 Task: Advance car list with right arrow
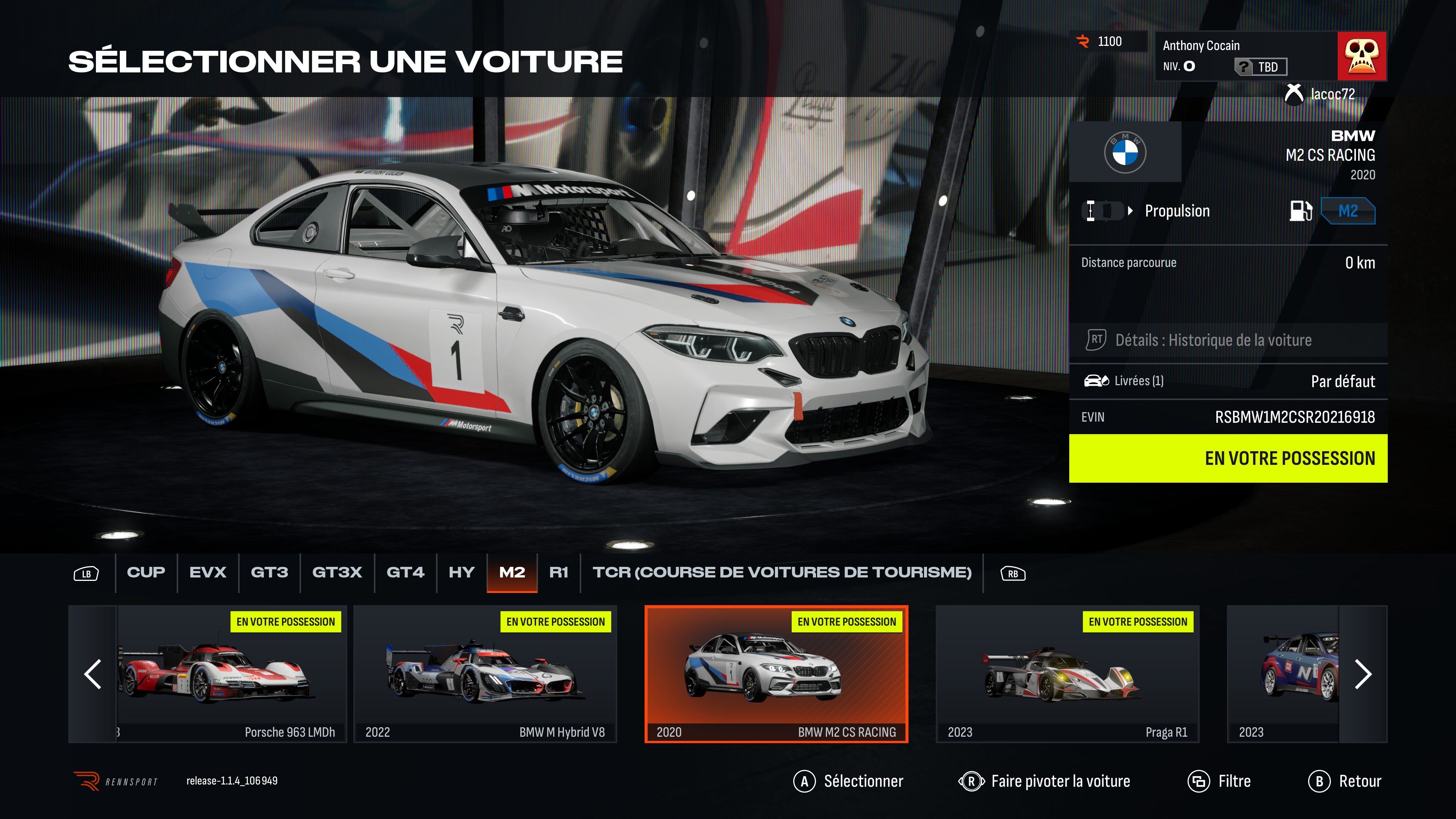(1363, 674)
